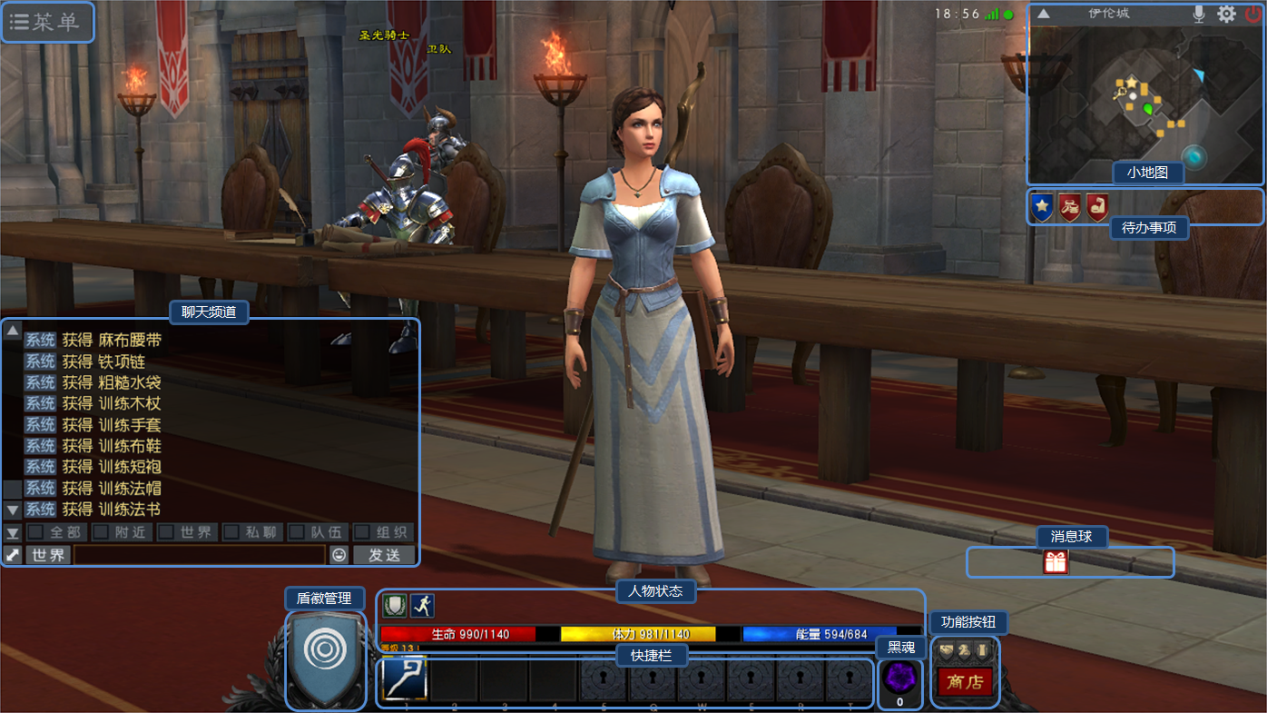Focus the chat message input box
1267x713 pixels.
pyautogui.click(x=200, y=554)
